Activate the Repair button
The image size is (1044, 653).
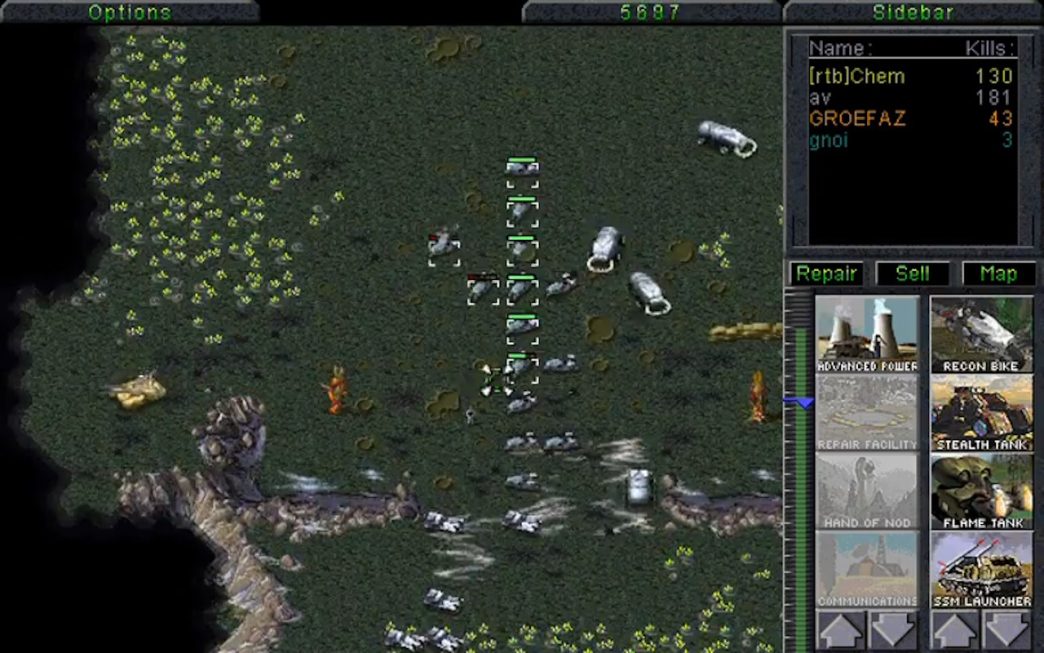tap(827, 274)
